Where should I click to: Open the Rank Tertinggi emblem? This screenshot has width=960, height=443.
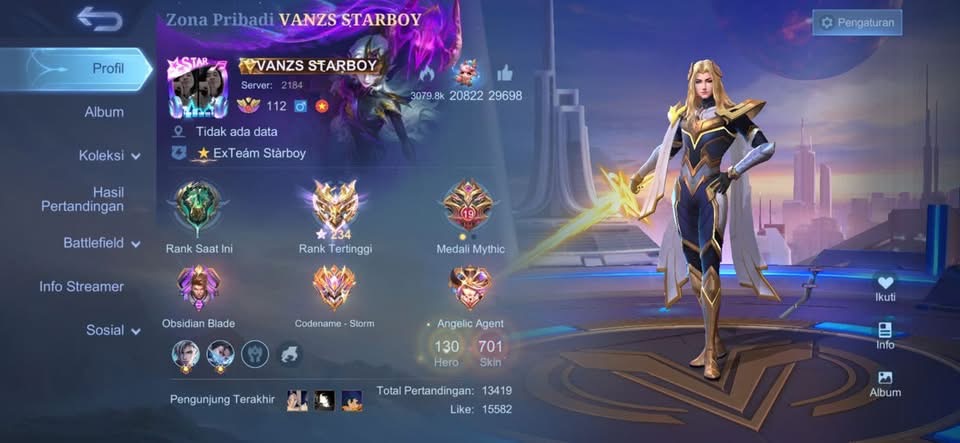(x=335, y=207)
